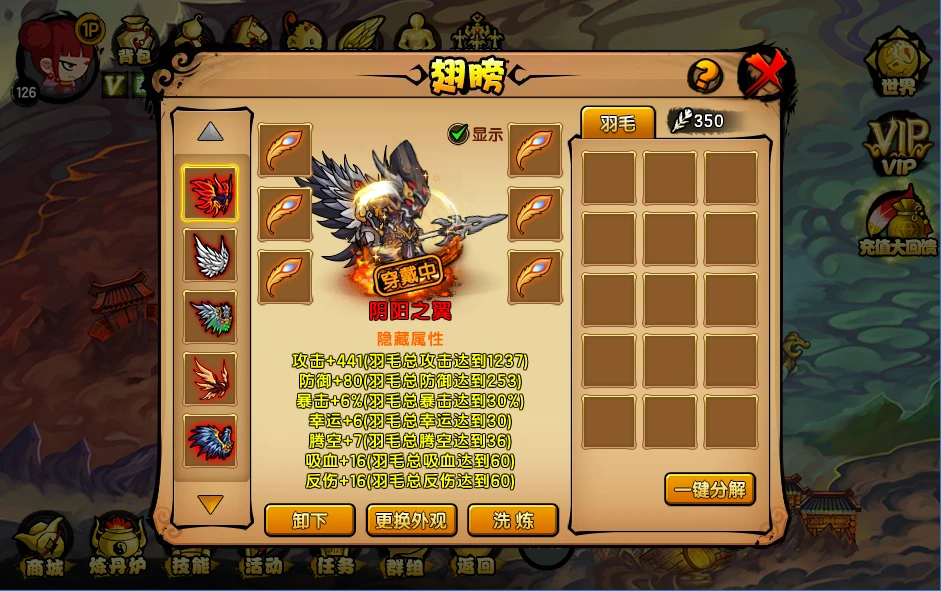Screen dimensions: 941x591
Task: Switch to the 羽毛 feather tab
Action: coord(617,123)
